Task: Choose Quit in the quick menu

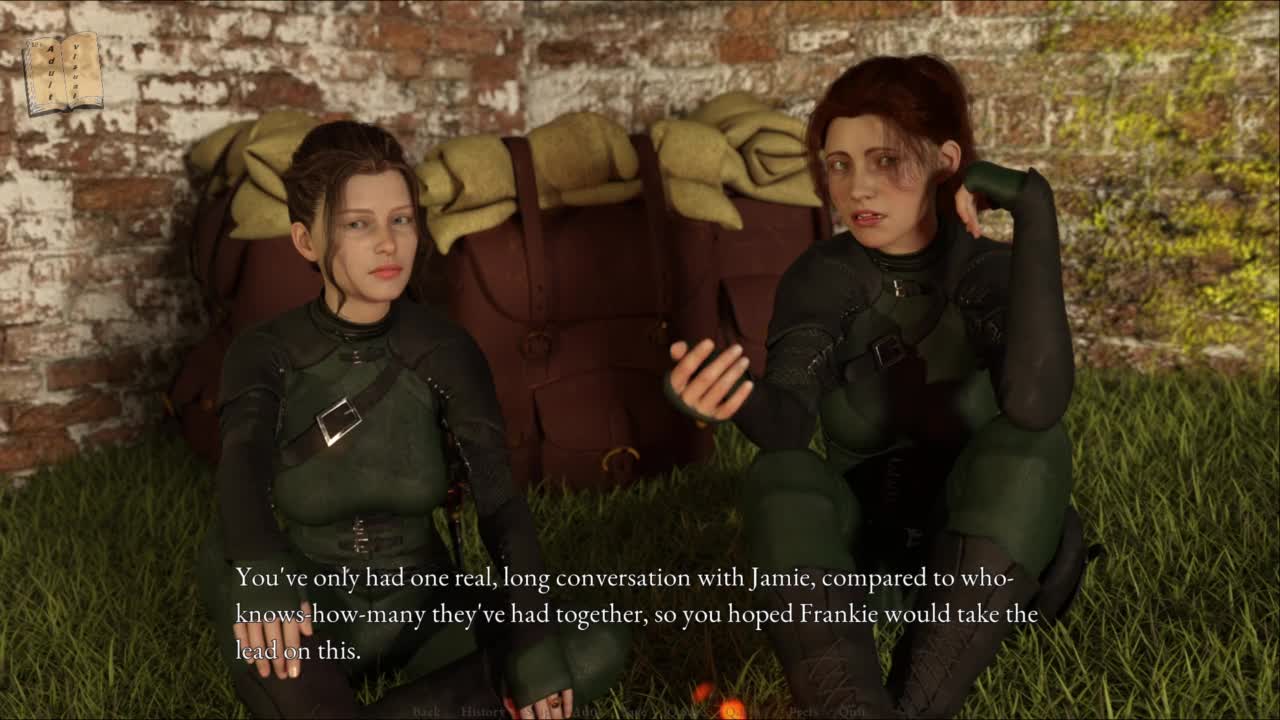Action: click(852, 712)
